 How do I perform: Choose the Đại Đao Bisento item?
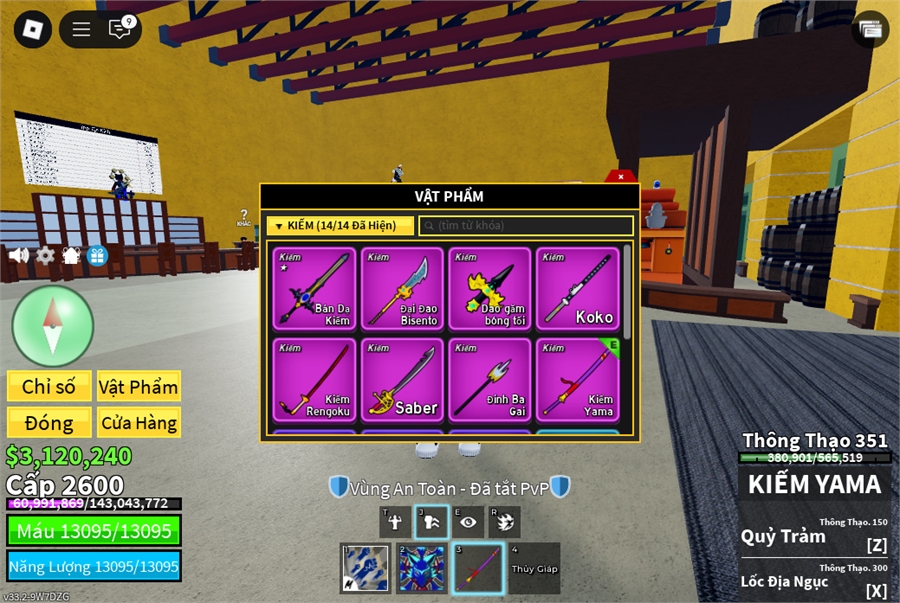point(402,289)
